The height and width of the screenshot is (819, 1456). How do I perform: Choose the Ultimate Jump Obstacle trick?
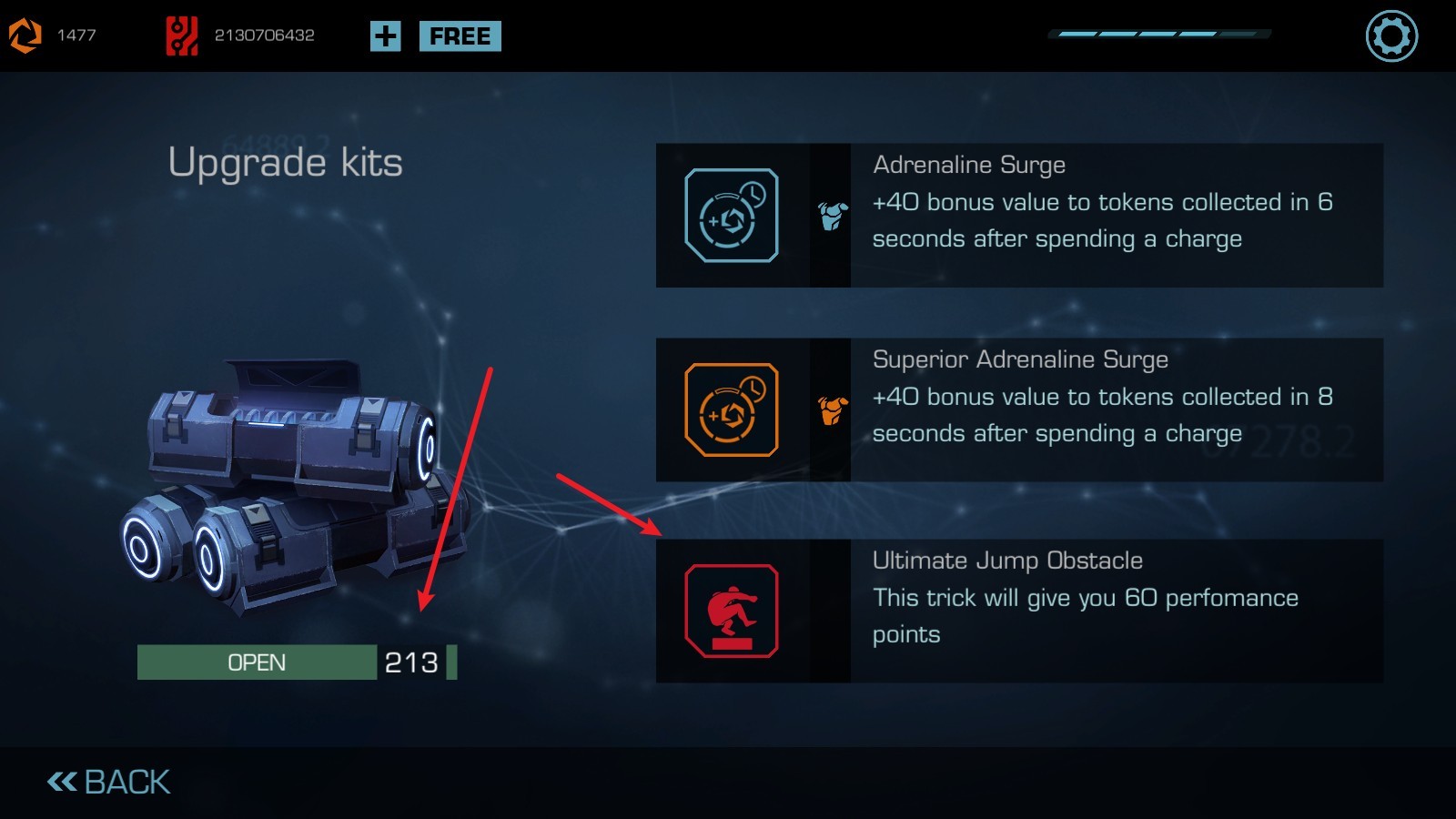point(1019,611)
